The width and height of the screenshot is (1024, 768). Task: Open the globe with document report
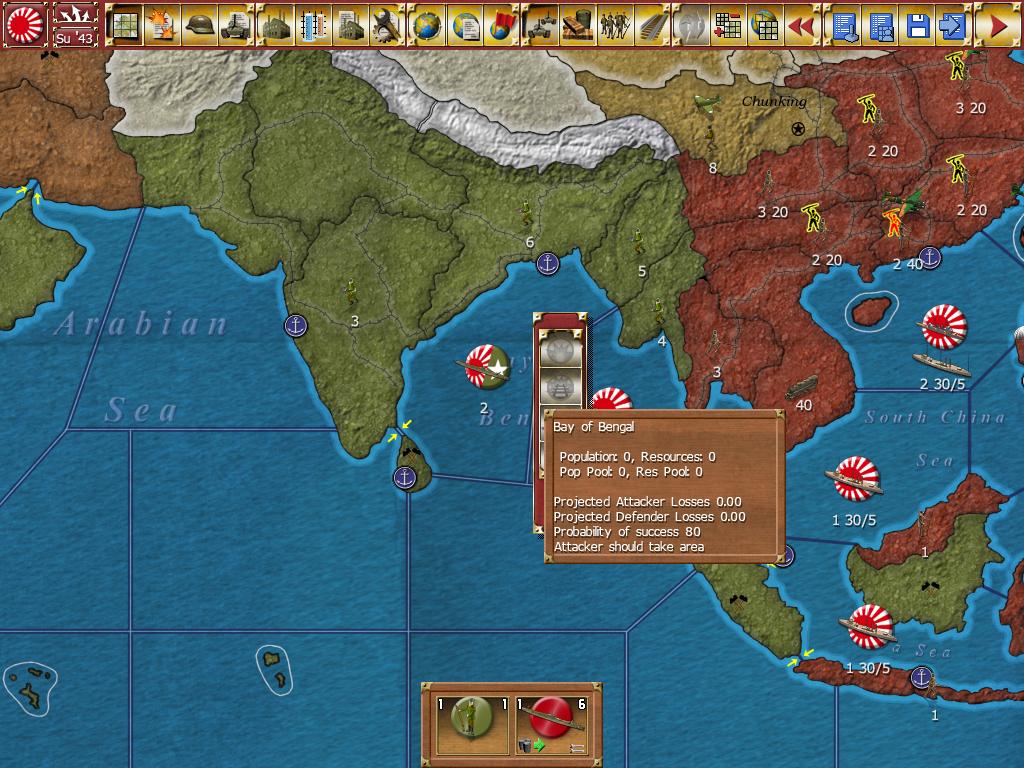465,25
